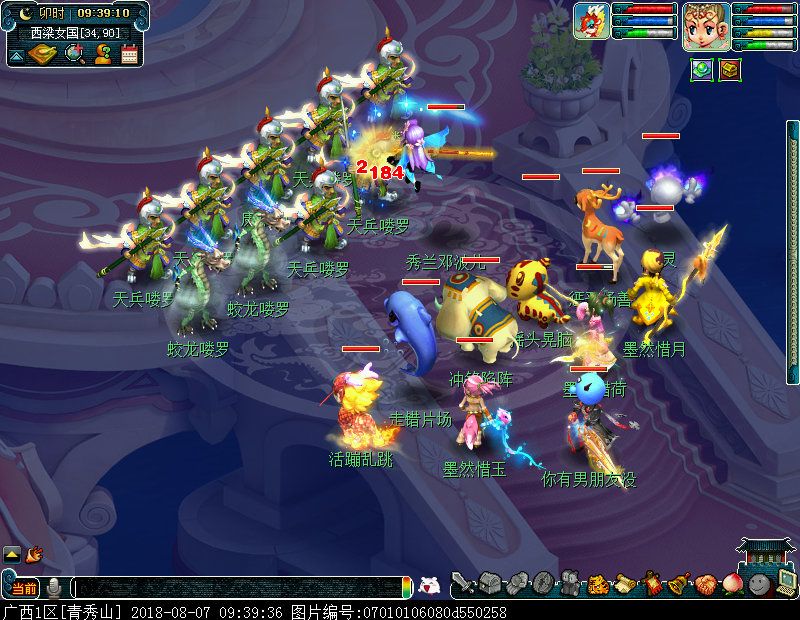The image size is (800, 620).
Task: Open the gold compass map icon
Action: point(42,54)
